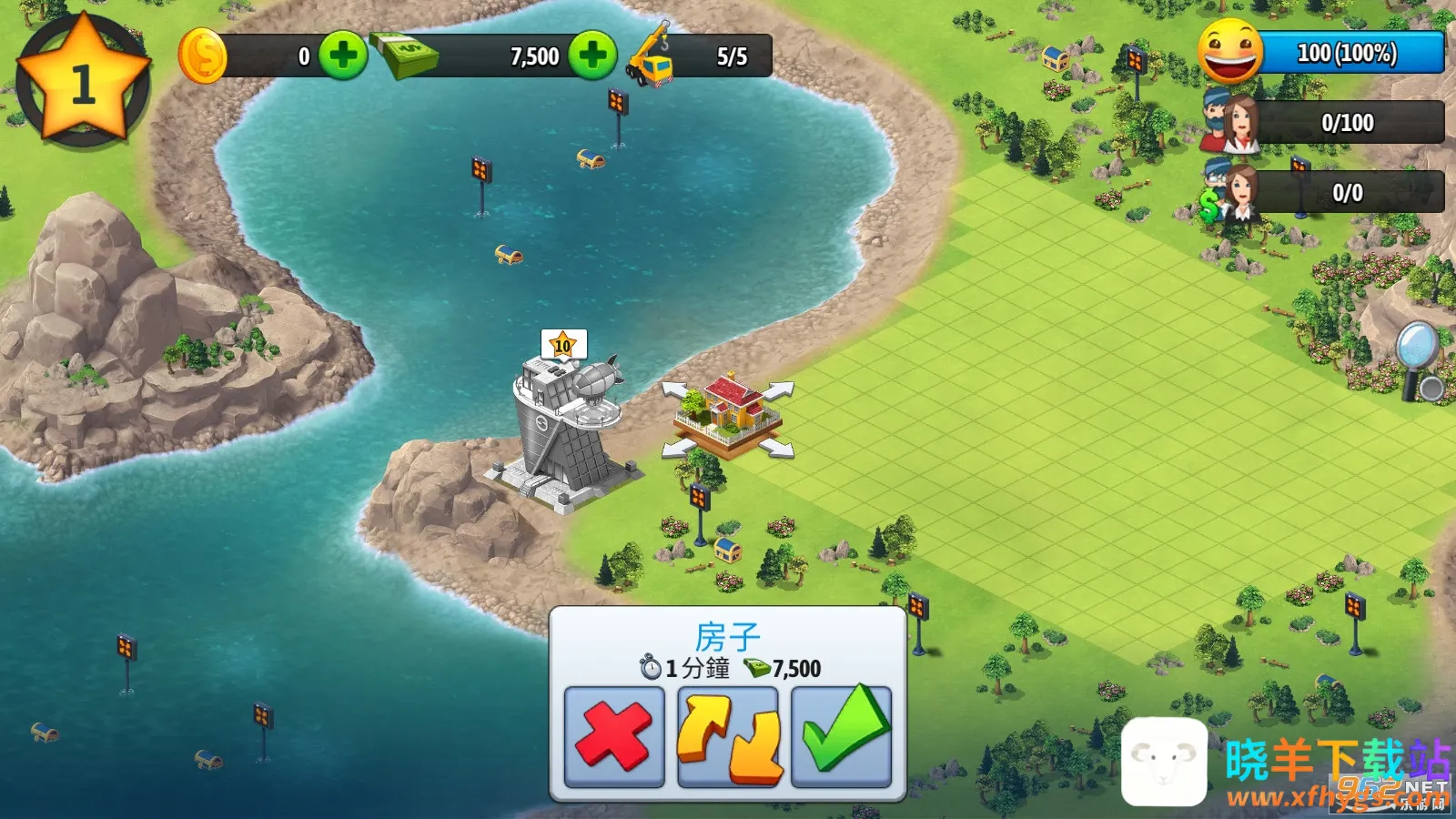Open the employment jobs icon with dollar sign

point(1230,193)
